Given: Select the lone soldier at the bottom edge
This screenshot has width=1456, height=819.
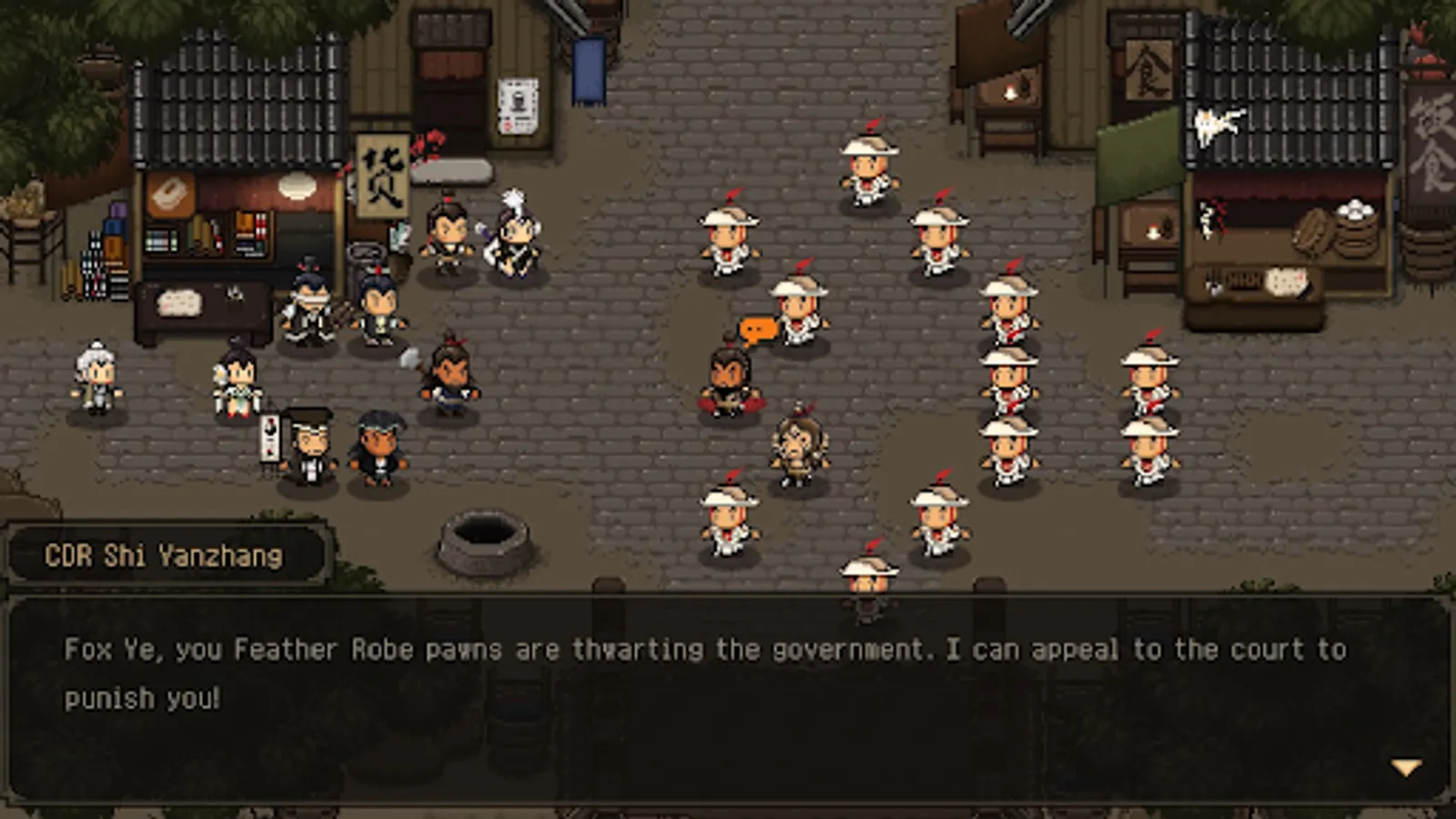Looking at the screenshot, I should click(x=866, y=578).
